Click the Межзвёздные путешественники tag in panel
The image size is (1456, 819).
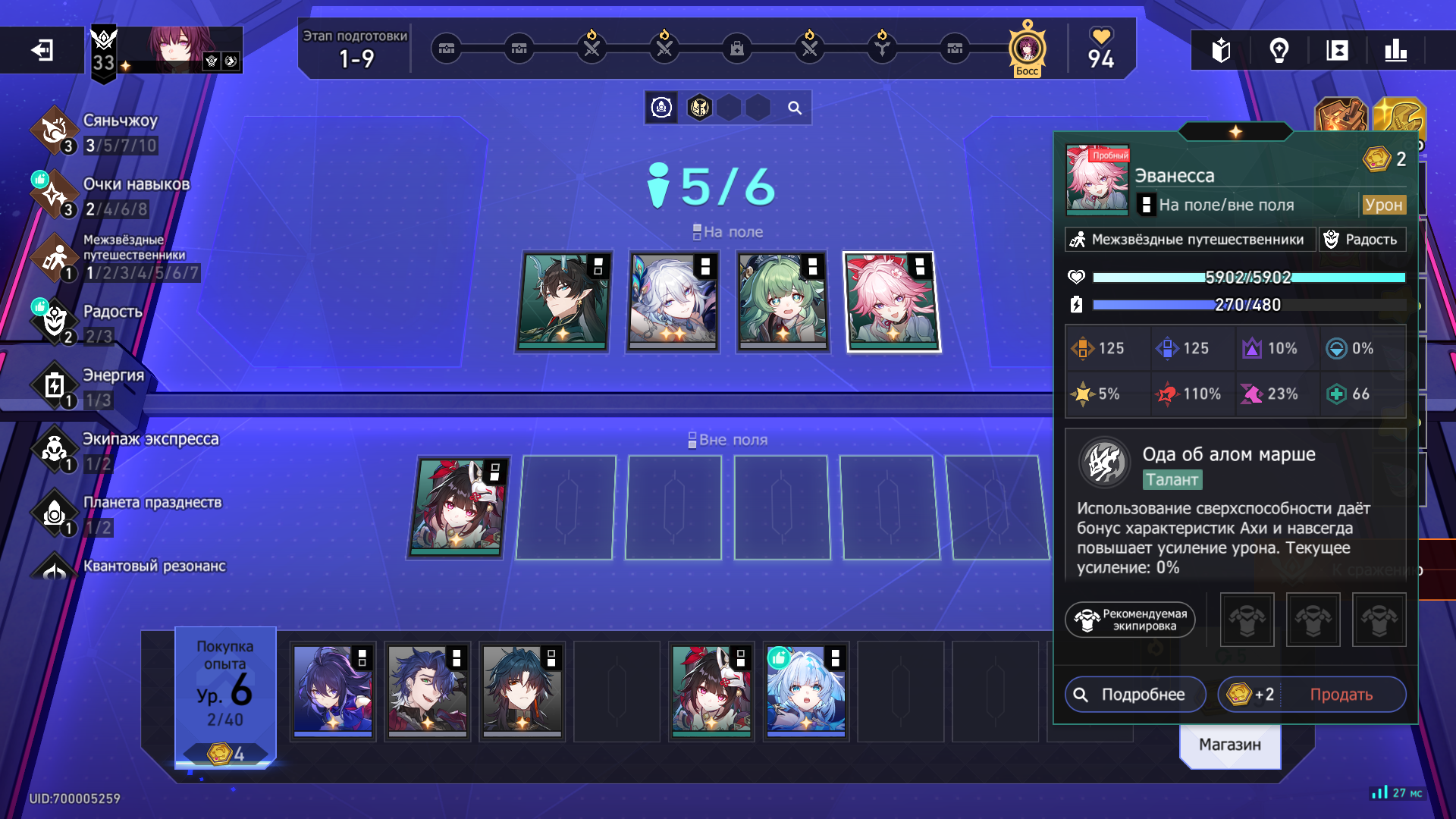[1189, 240]
